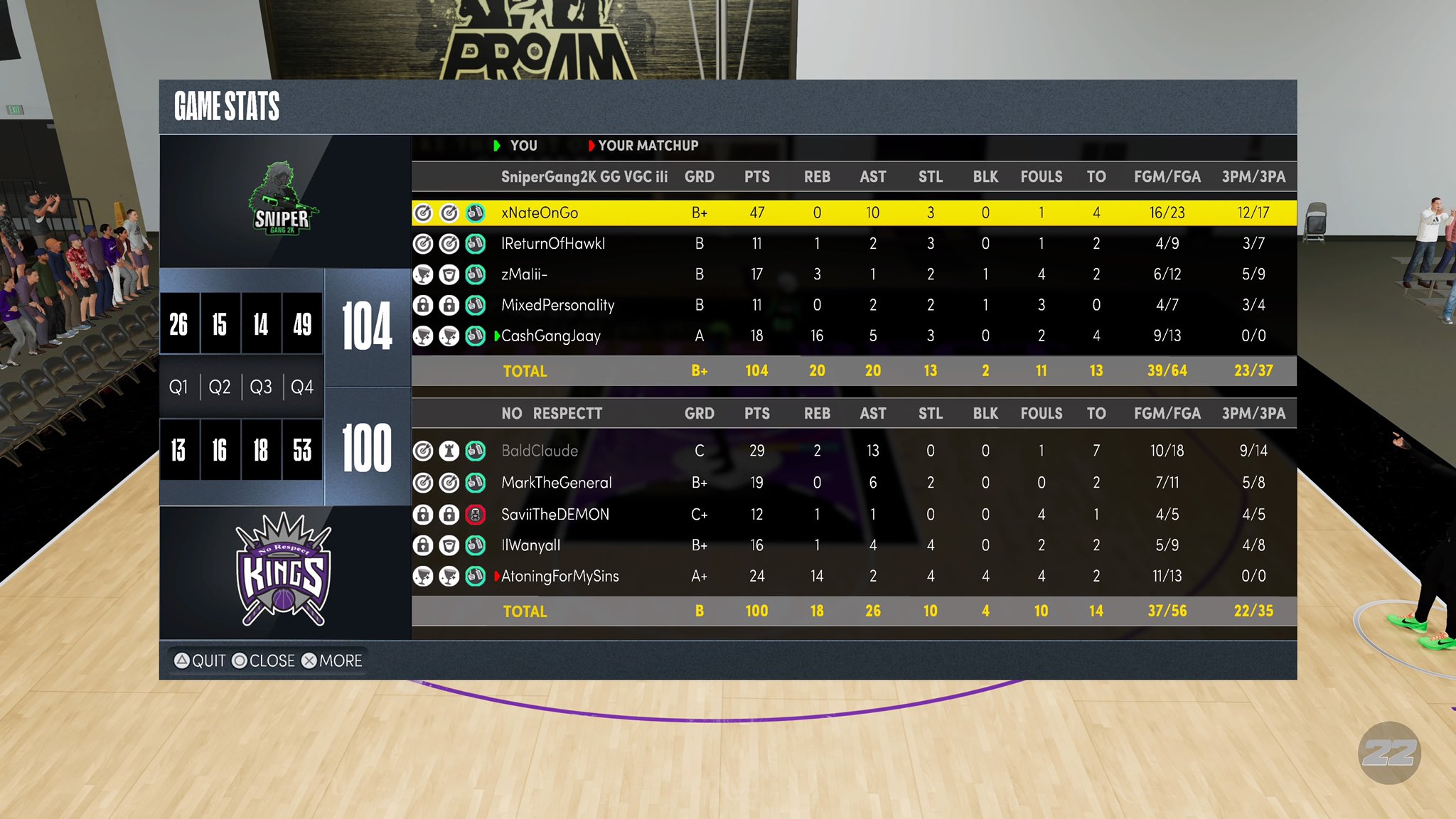Expand the red arrow marker before AtoningForMySins

[x=498, y=576]
